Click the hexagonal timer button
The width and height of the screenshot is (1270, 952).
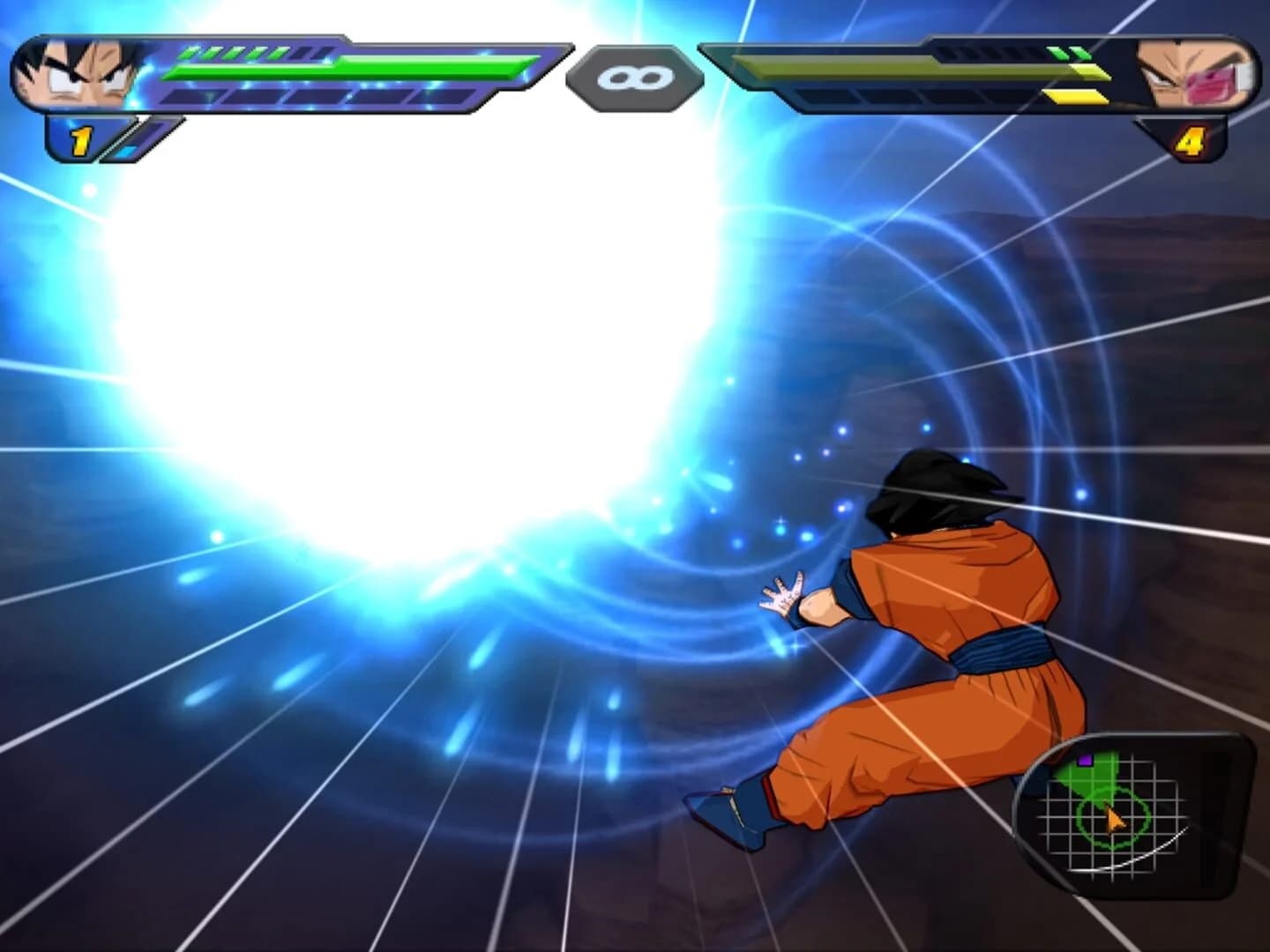635,78
